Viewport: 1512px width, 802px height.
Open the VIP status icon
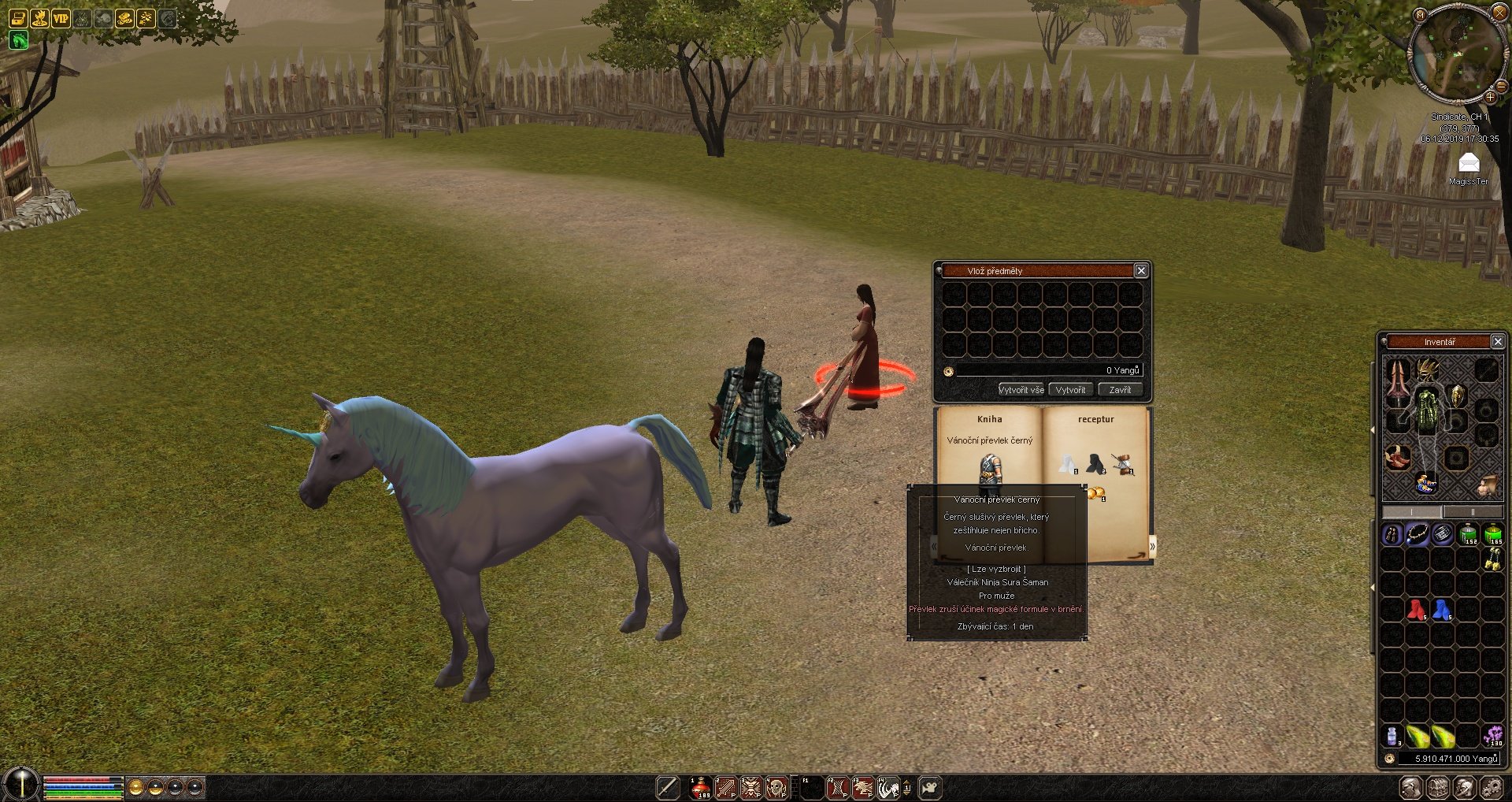pyautogui.click(x=61, y=18)
